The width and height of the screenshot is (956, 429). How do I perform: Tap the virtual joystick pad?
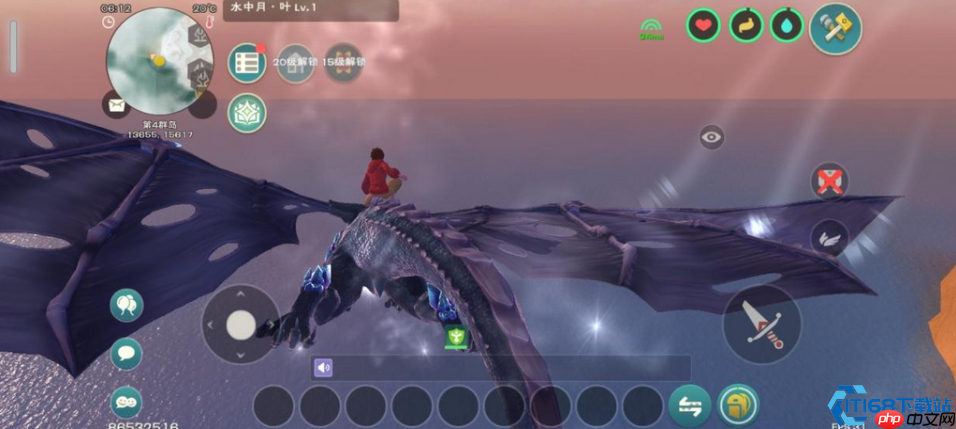[x=241, y=324]
